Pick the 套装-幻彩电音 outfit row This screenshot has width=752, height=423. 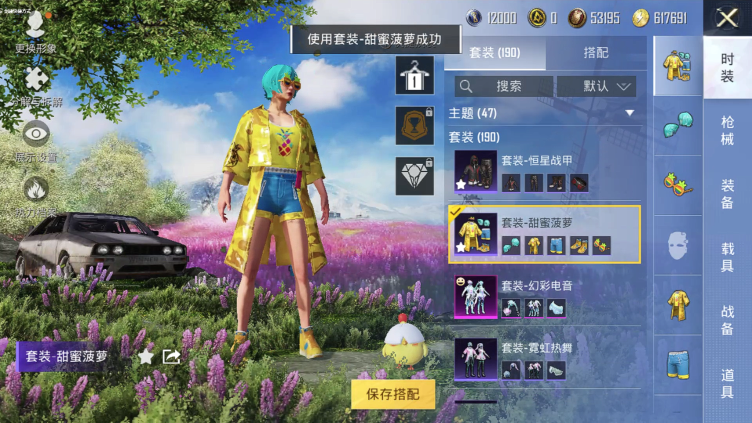coord(546,297)
